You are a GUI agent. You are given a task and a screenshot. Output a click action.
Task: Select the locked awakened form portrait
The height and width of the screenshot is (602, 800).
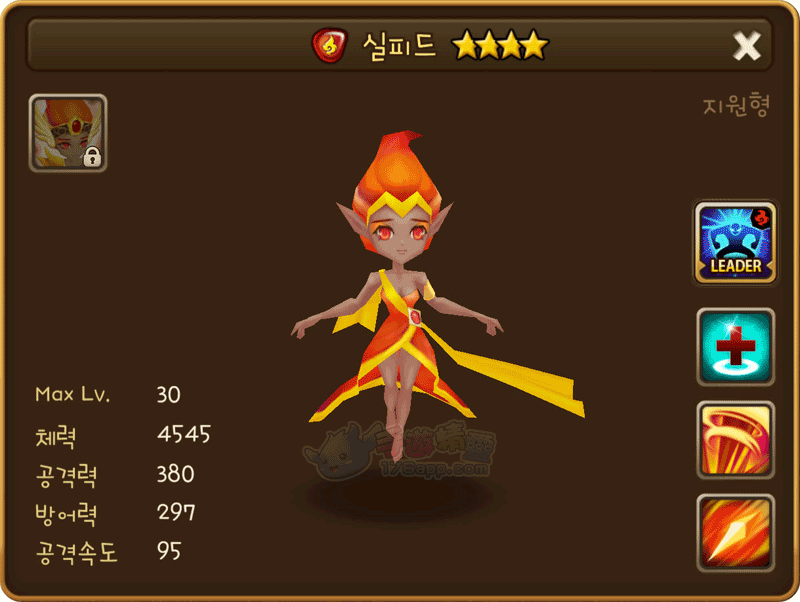click(68, 133)
